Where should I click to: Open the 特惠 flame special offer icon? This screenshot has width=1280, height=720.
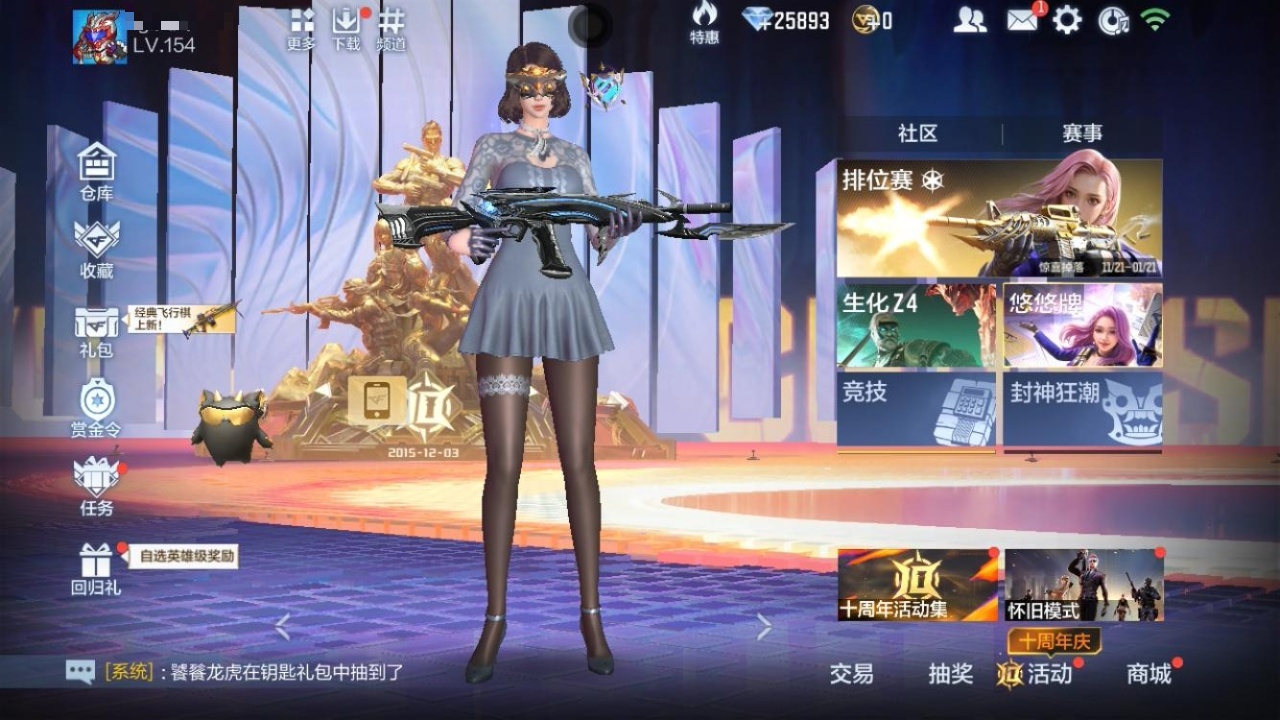point(705,22)
